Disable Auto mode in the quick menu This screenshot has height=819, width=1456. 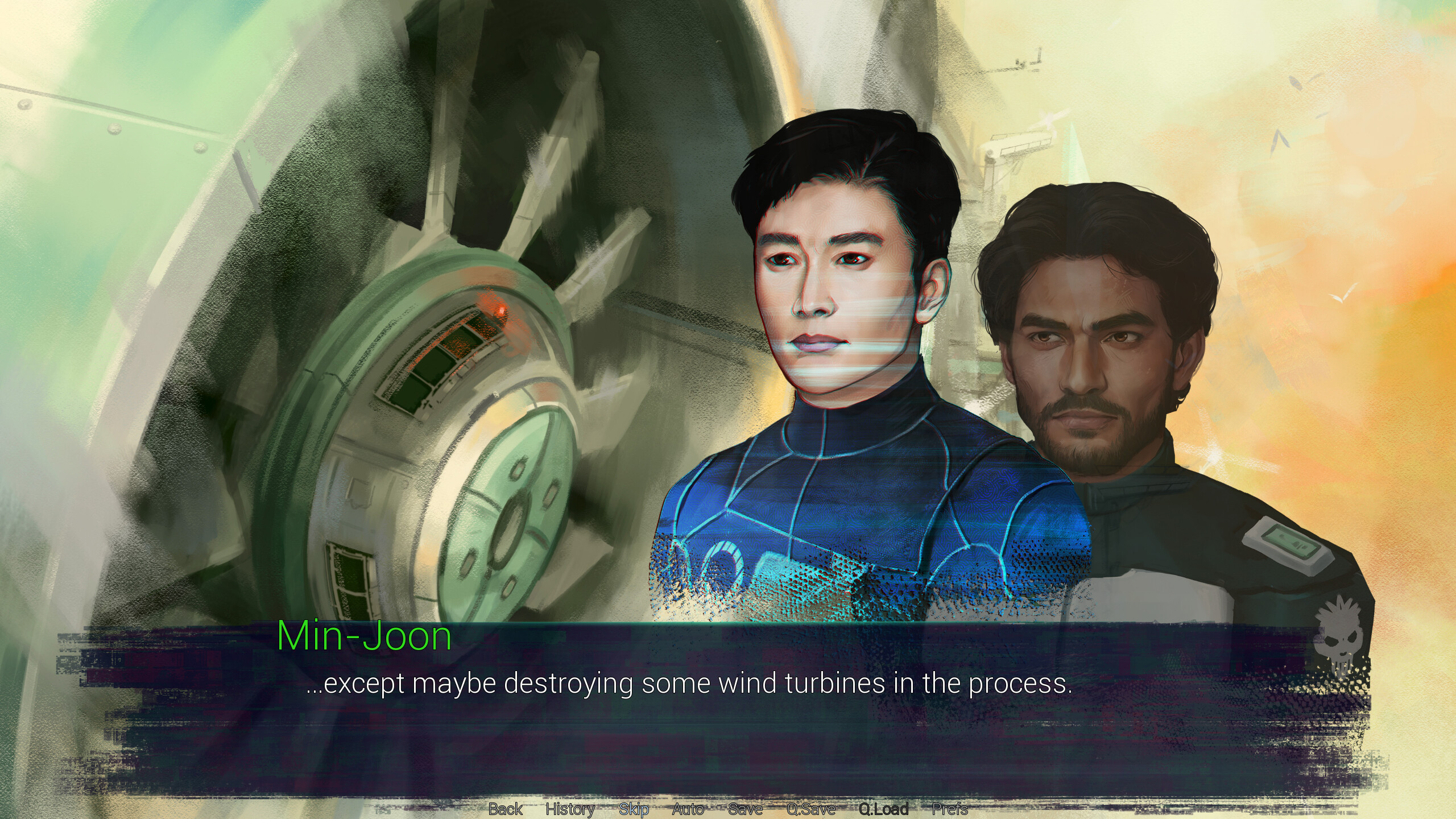pyautogui.click(x=688, y=809)
